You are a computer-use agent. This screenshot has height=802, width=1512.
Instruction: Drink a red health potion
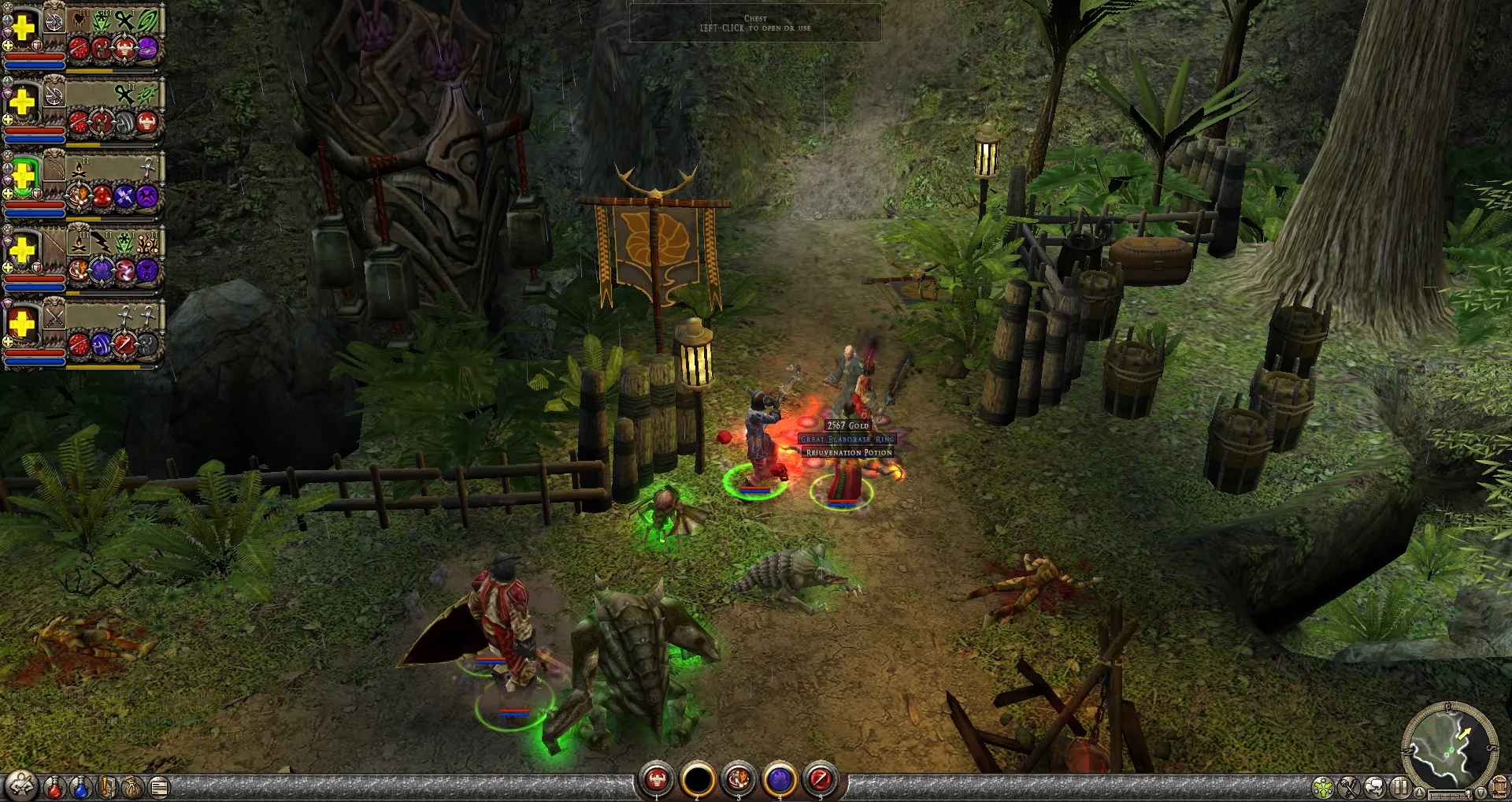point(54,785)
